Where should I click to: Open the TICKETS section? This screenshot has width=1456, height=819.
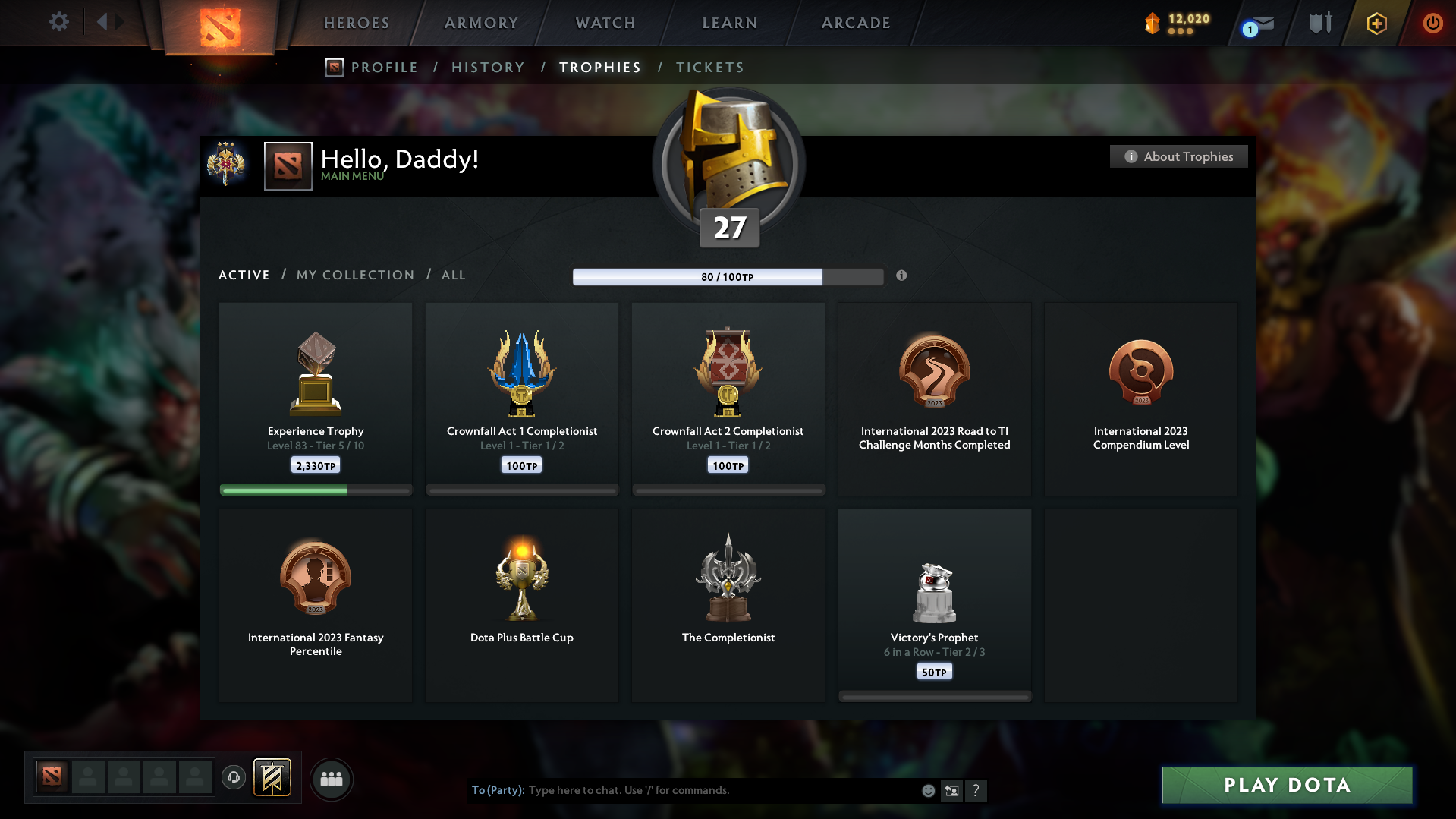(709, 68)
